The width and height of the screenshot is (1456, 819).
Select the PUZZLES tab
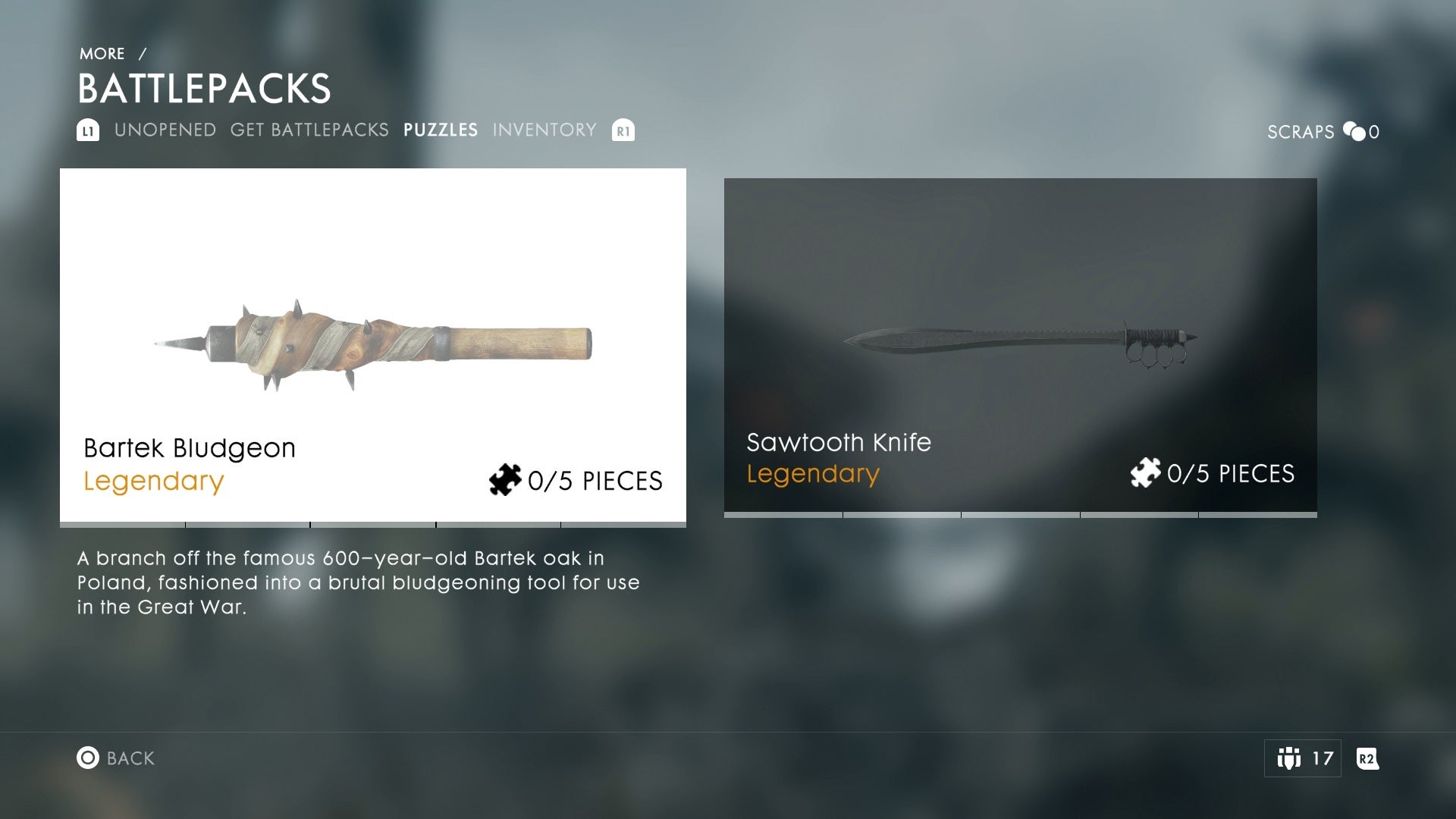pyautogui.click(x=441, y=130)
